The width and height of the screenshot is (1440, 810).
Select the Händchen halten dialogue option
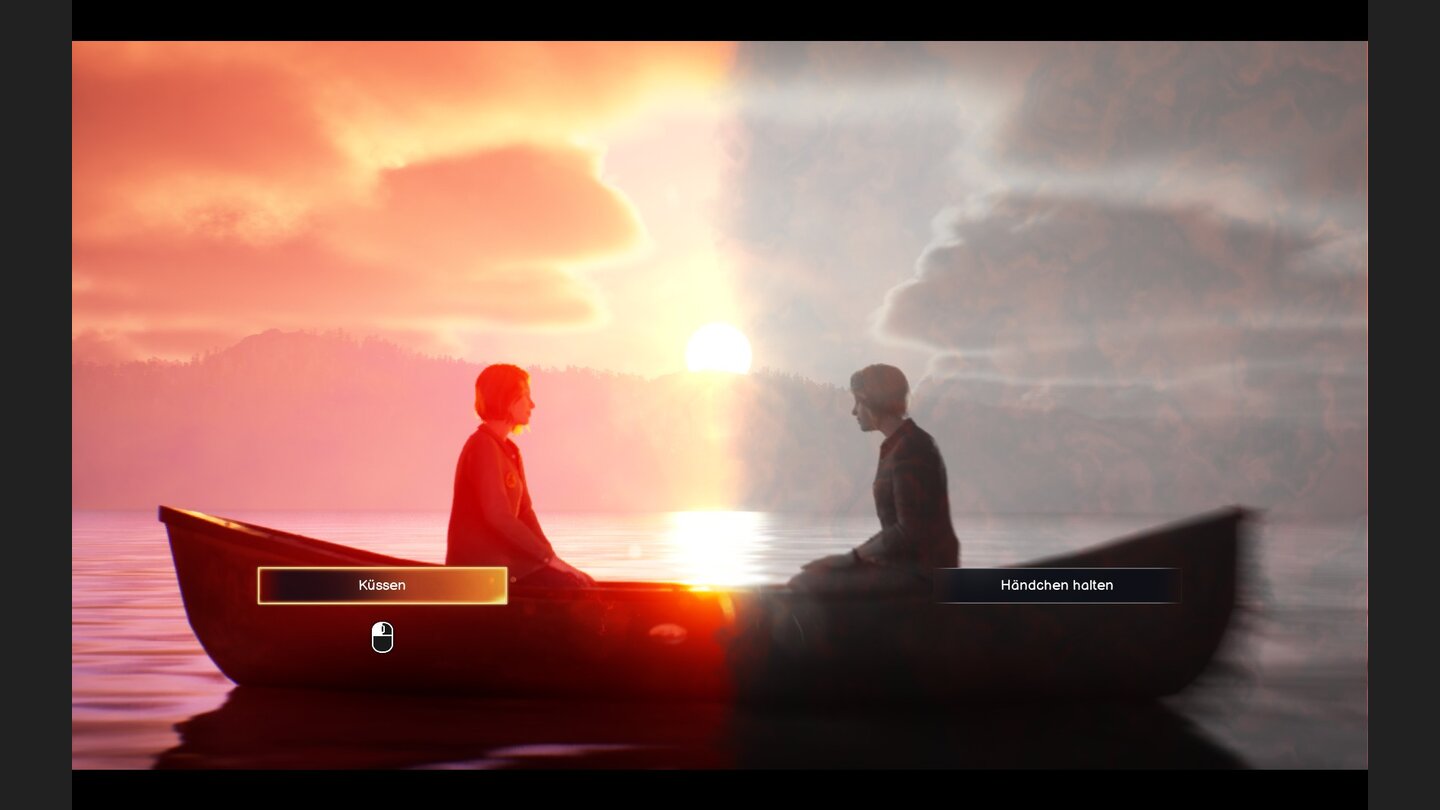1057,585
